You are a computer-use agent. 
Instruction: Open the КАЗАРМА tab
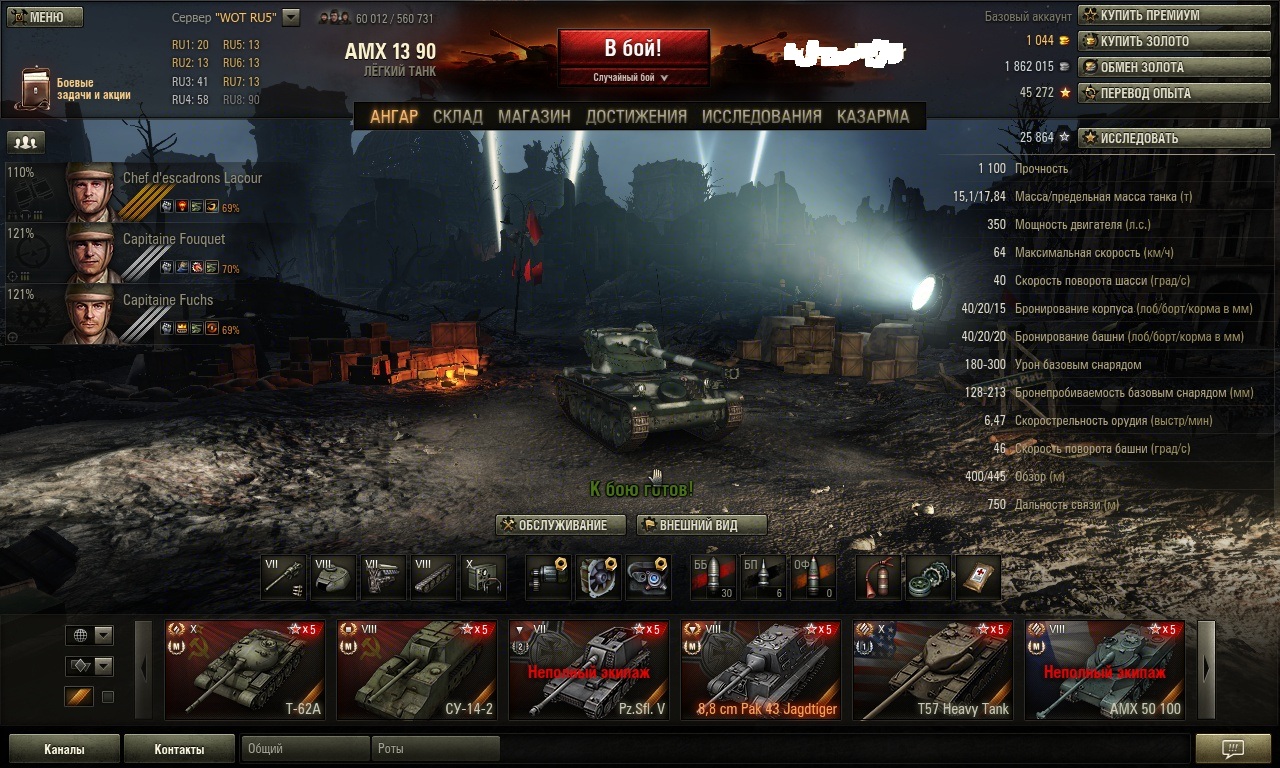pos(873,116)
